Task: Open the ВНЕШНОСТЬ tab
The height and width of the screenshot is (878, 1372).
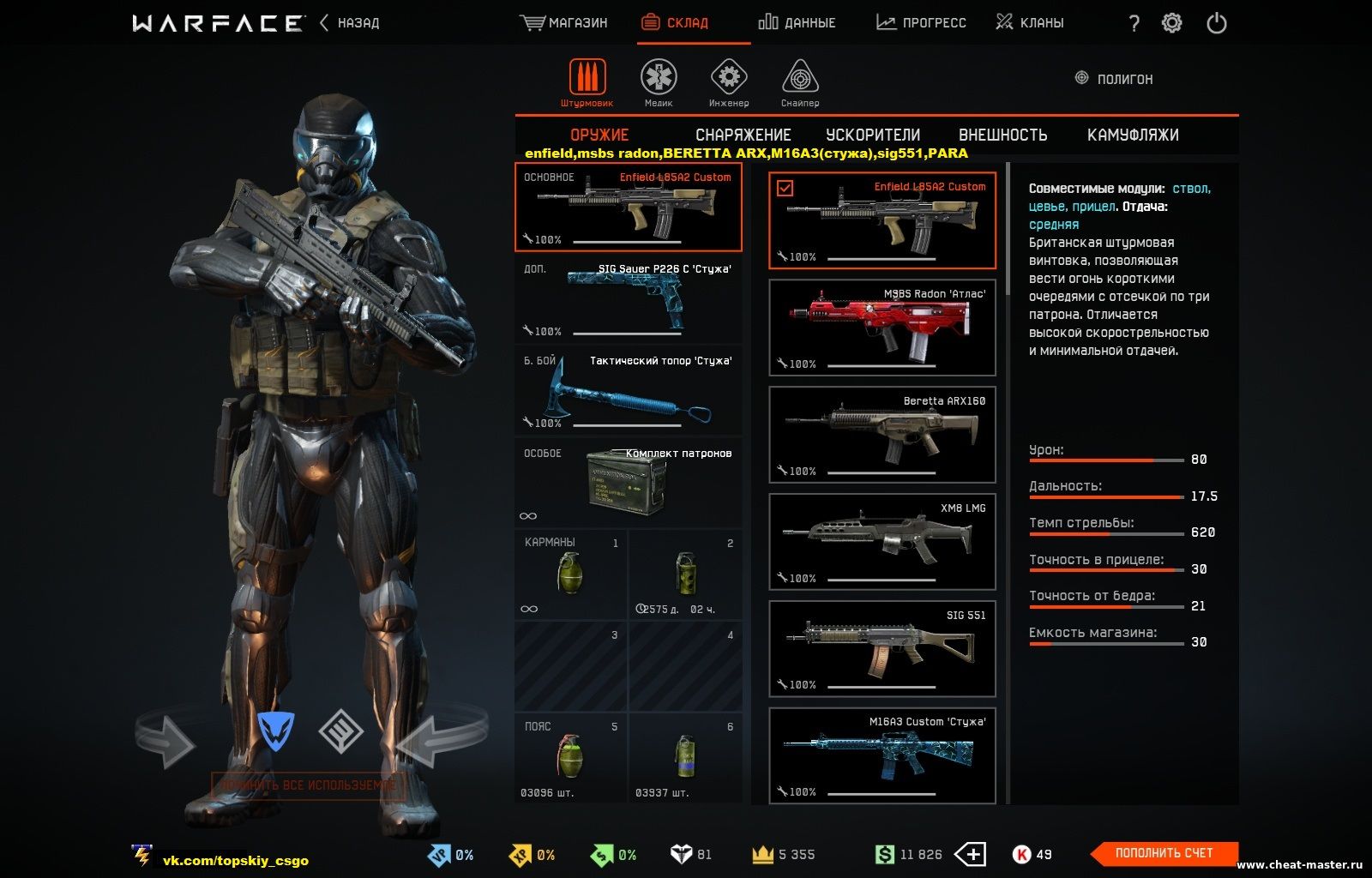Action: point(1002,135)
